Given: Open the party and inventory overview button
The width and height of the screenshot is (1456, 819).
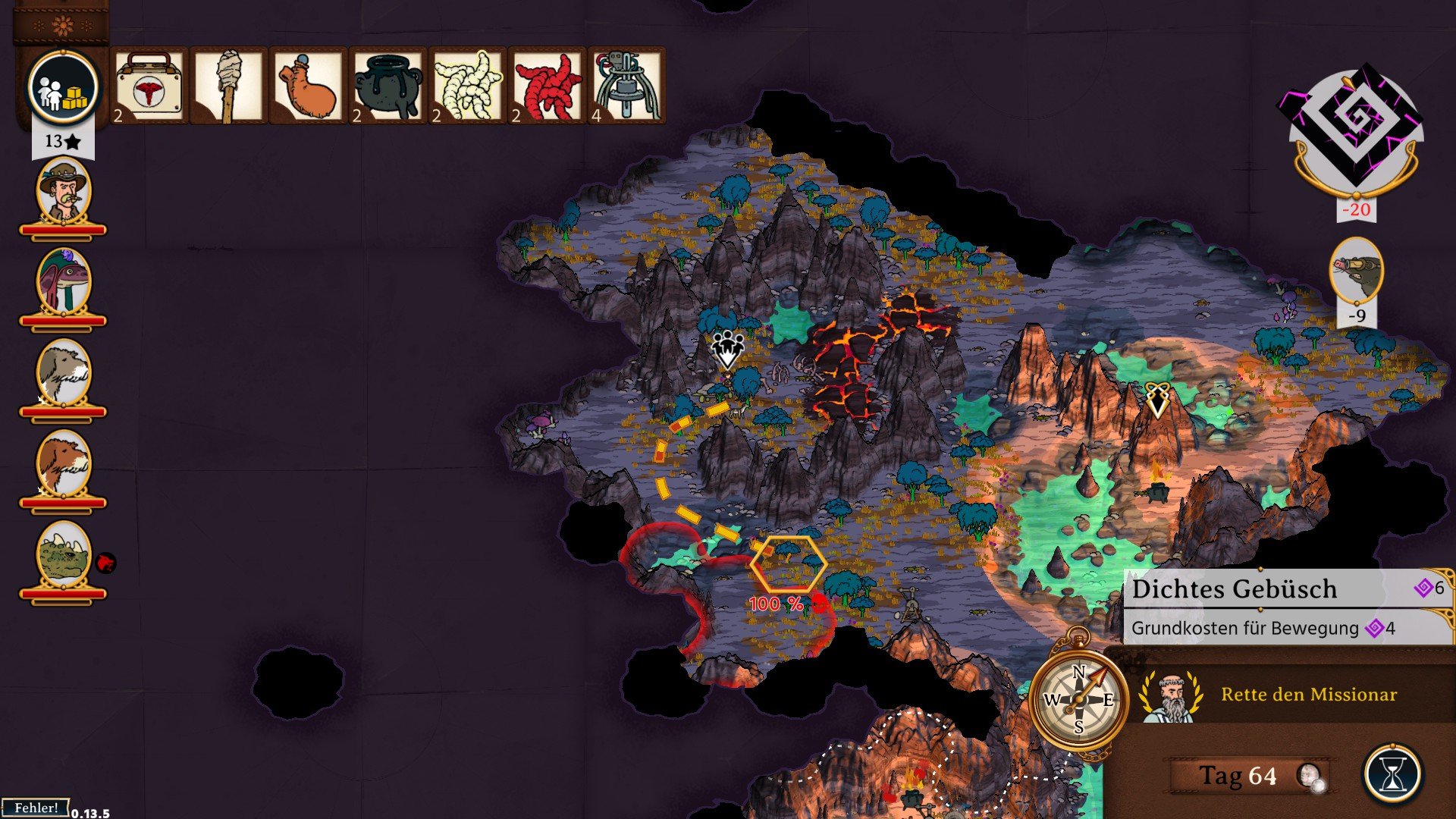Looking at the screenshot, I should click(63, 88).
